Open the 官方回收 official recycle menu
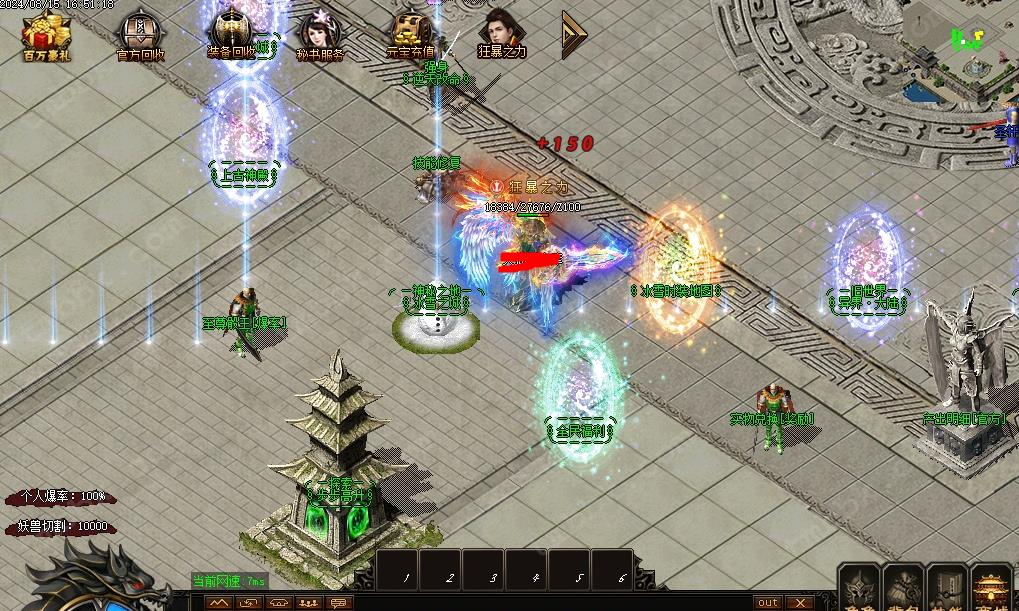Screen dimensions: 1019x611 pos(141,37)
